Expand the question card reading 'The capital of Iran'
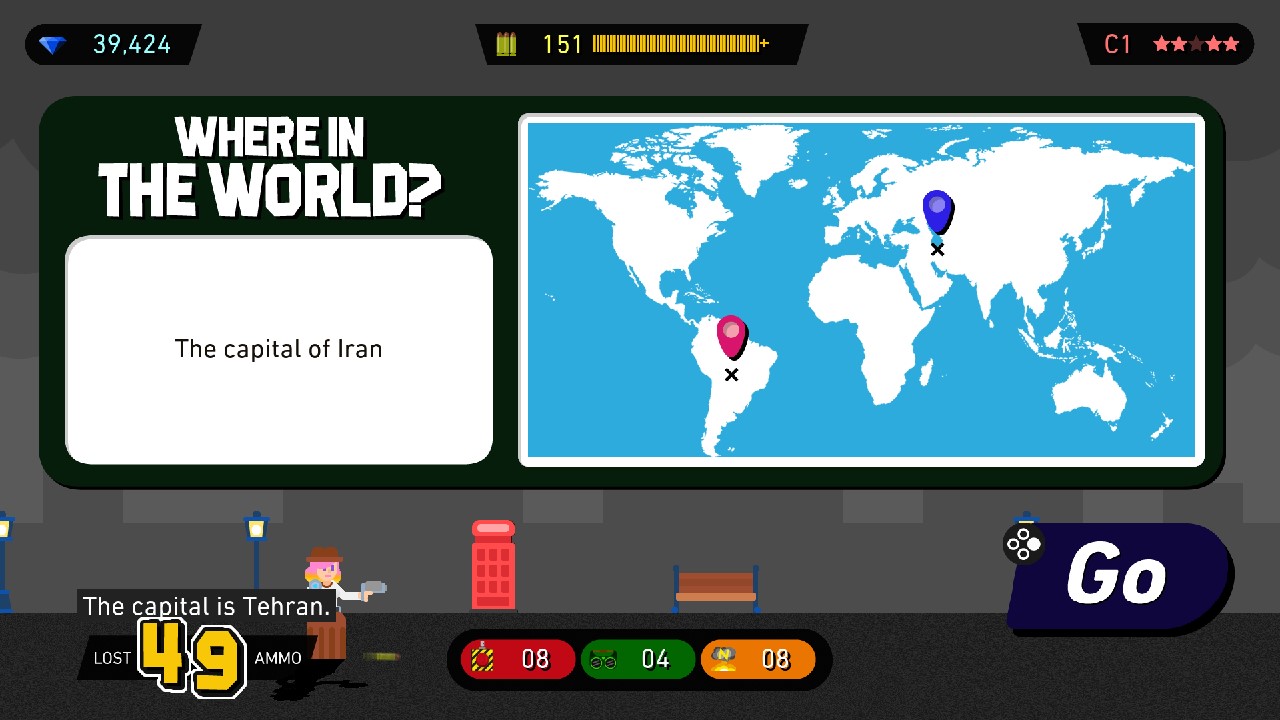This screenshot has width=1280, height=720. pyautogui.click(x=278, y=349)
